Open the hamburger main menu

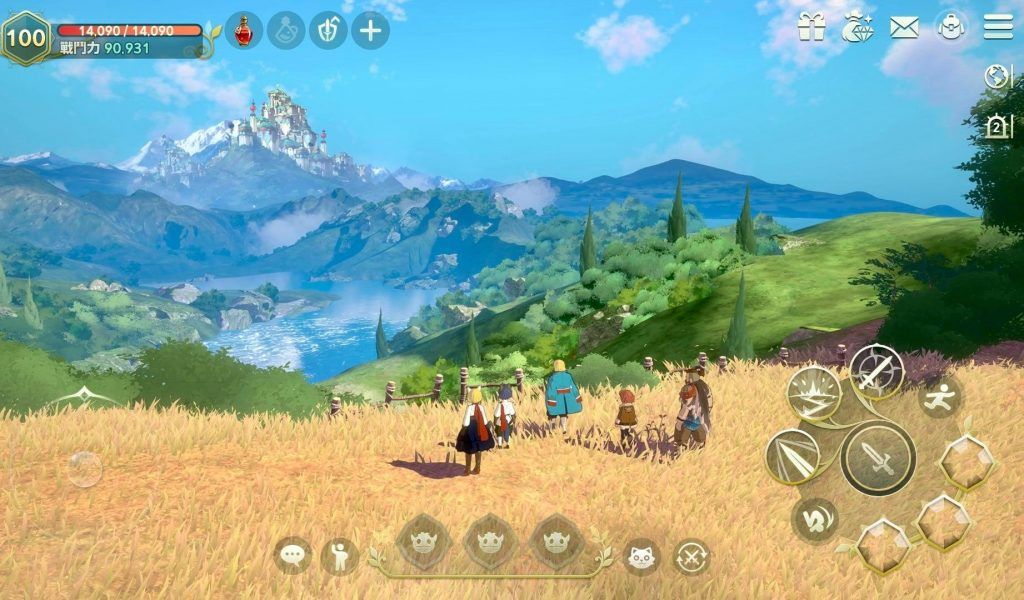[x=998, y=27]
